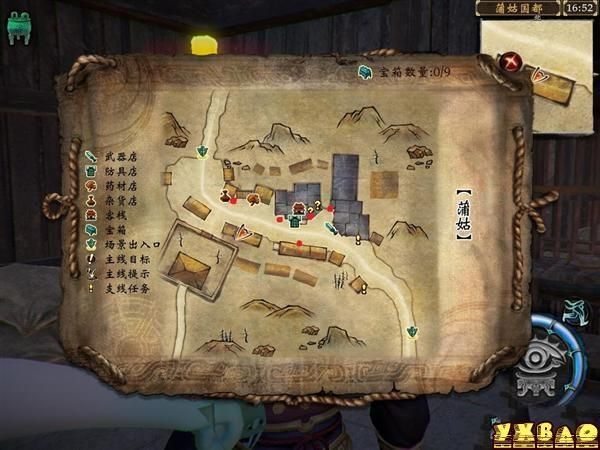Viewport: 600px width, 450px height.
Task: Click the yellow gem atop the map scroll
Action: point(204,45)
